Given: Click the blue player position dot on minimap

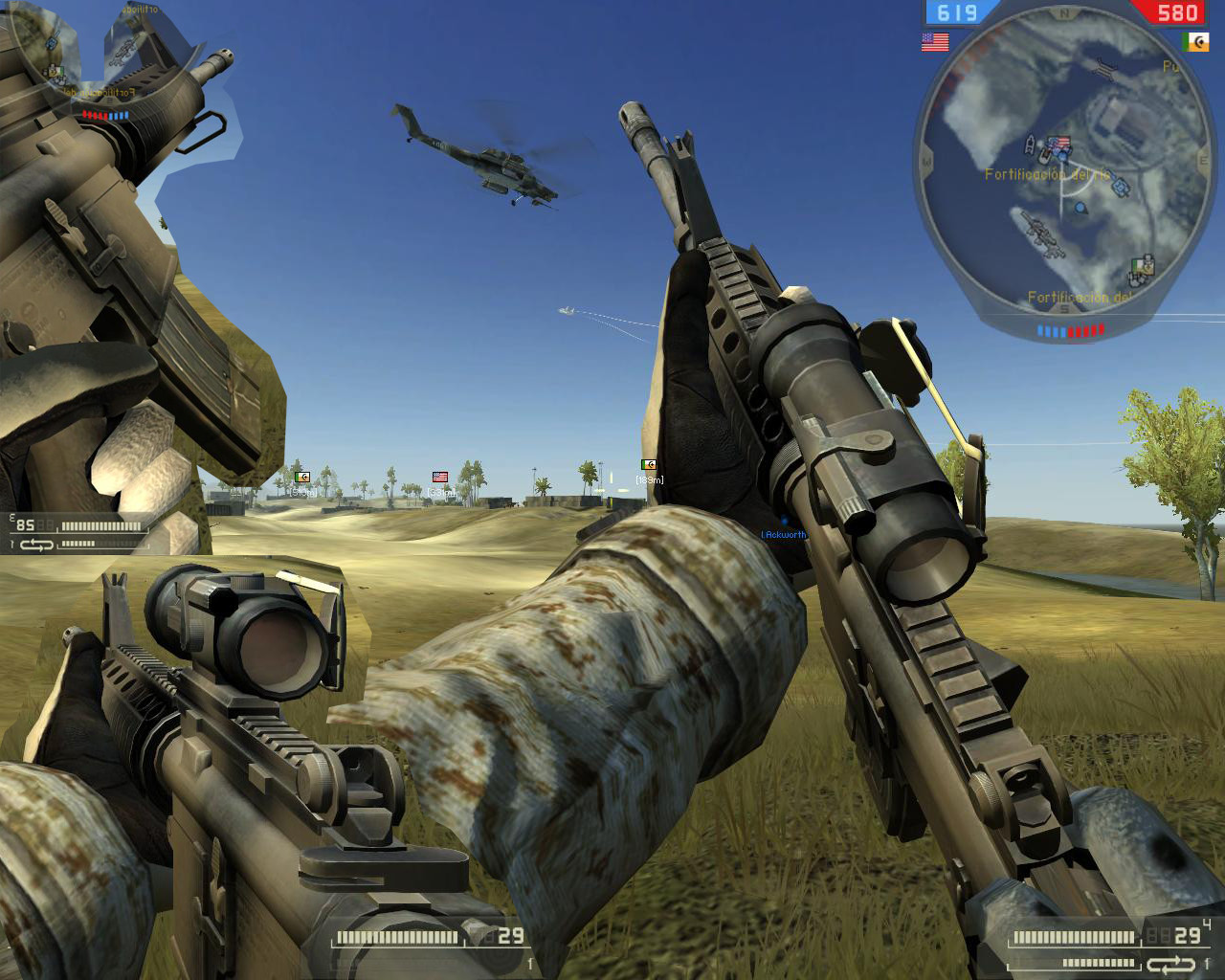Looking at the screenshot, I should coord(1079,208).
